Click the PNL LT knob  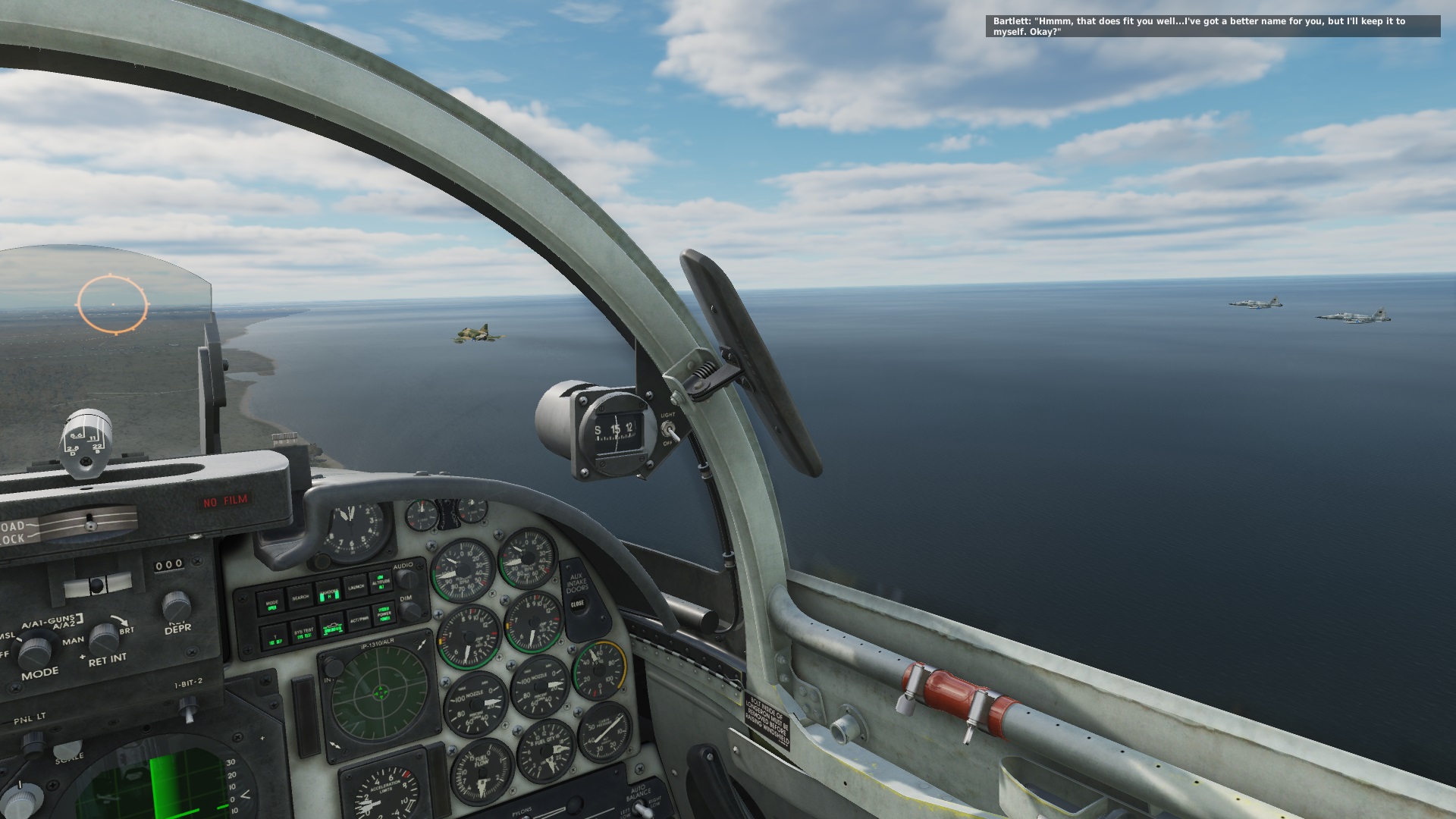click(32, 744)
